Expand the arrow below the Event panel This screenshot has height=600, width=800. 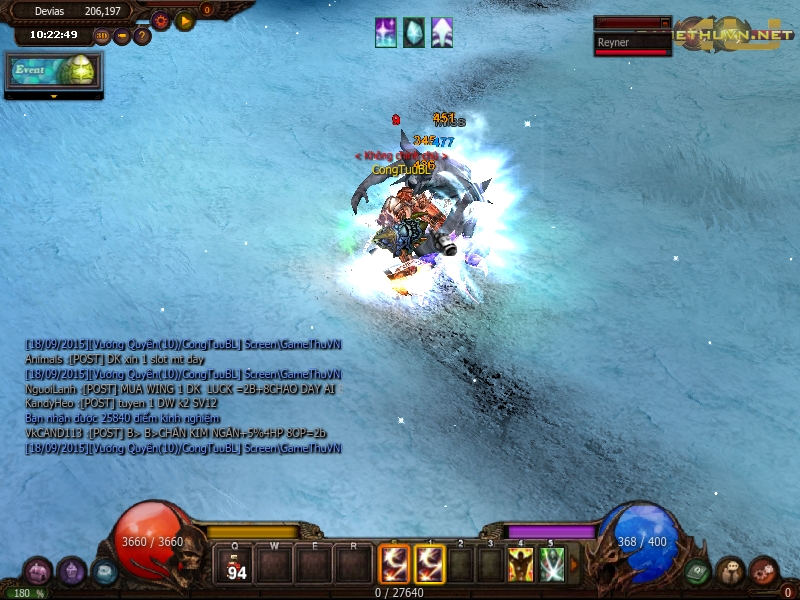pos(53,96)
